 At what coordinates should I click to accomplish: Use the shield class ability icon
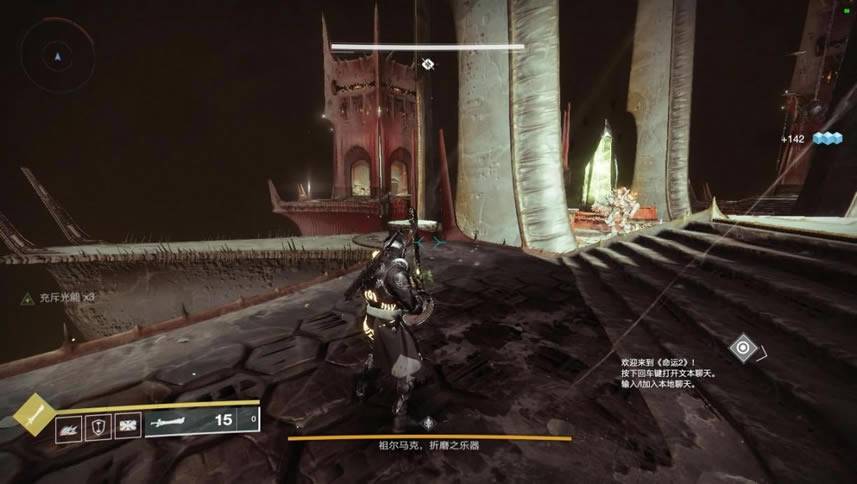(x=98, y=426)
